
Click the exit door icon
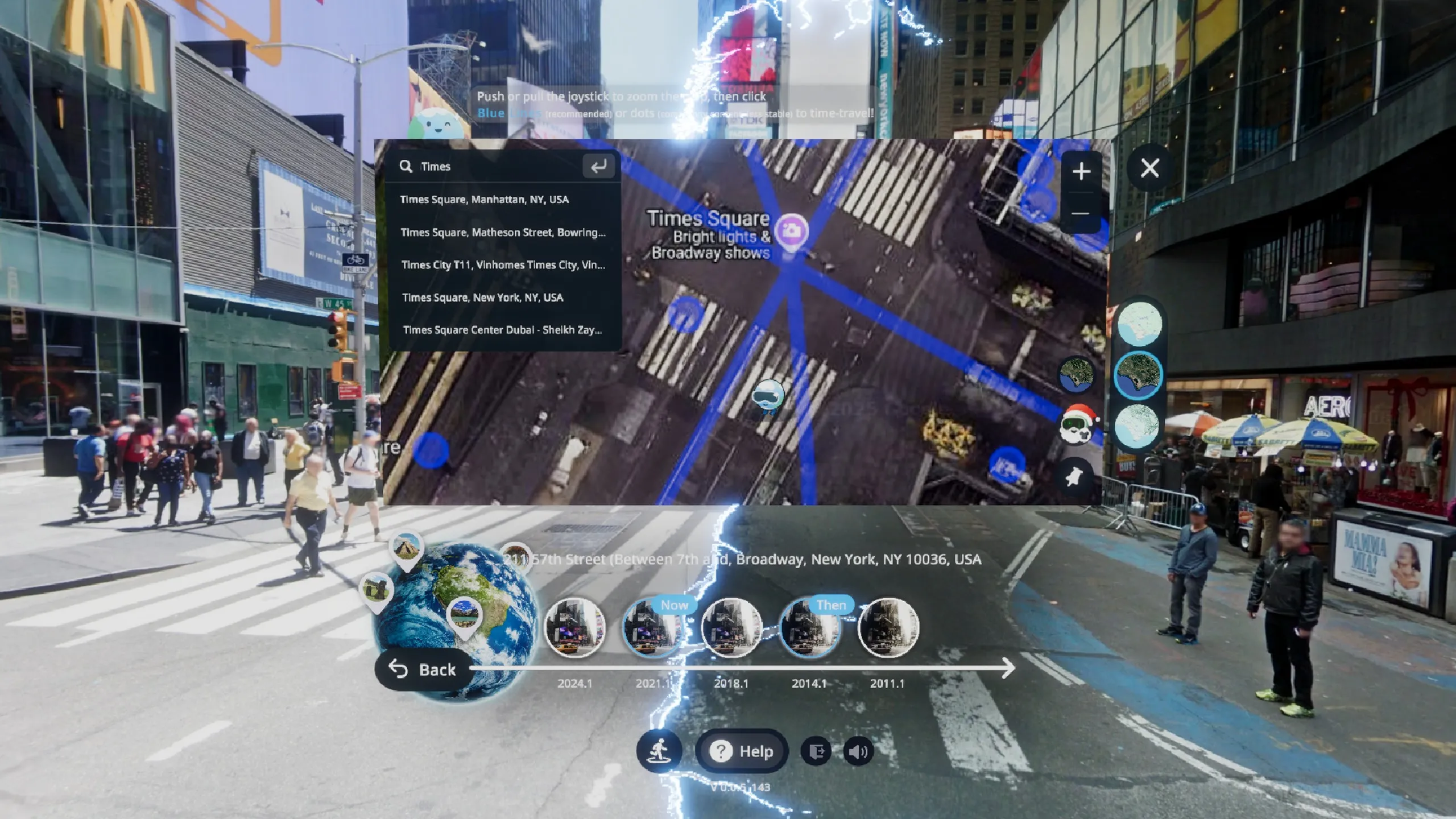[816, 752]
